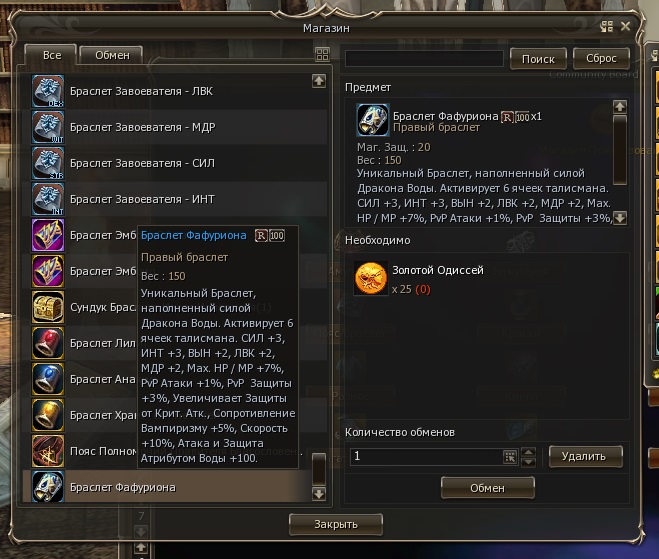Open the Обмен tab
The width and height of the screenshot is (659, 559).
111,55
